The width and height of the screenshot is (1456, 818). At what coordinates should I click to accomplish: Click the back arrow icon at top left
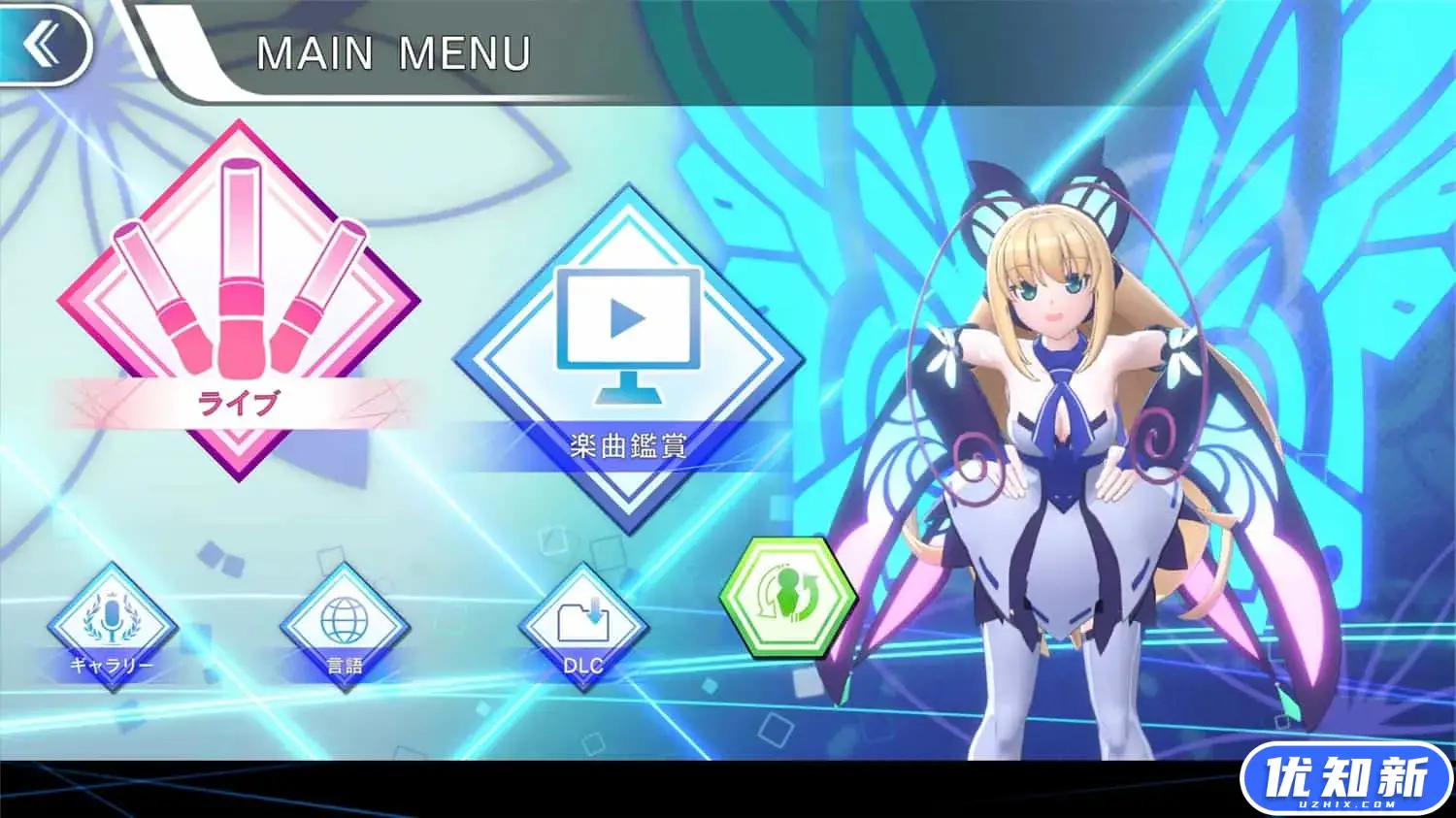pos(41,44)
